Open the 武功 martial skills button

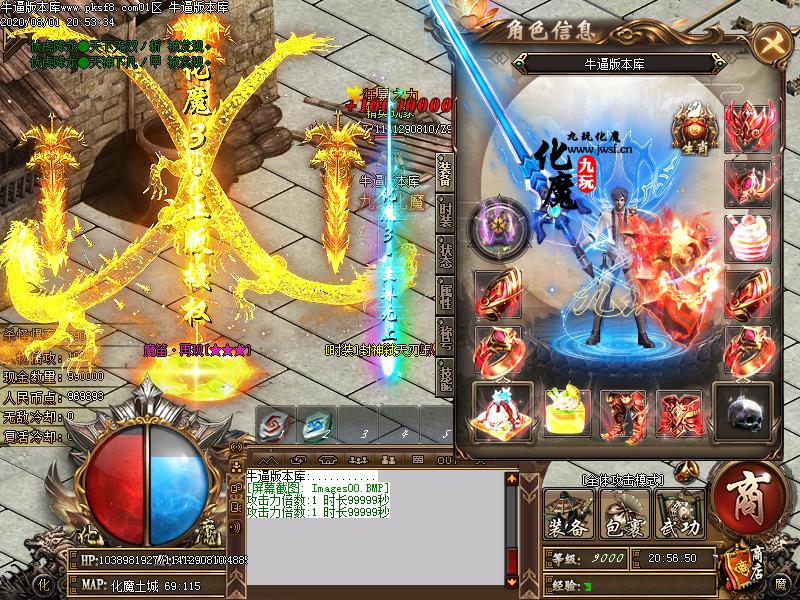pyautogui.click(x=680, y=517)
